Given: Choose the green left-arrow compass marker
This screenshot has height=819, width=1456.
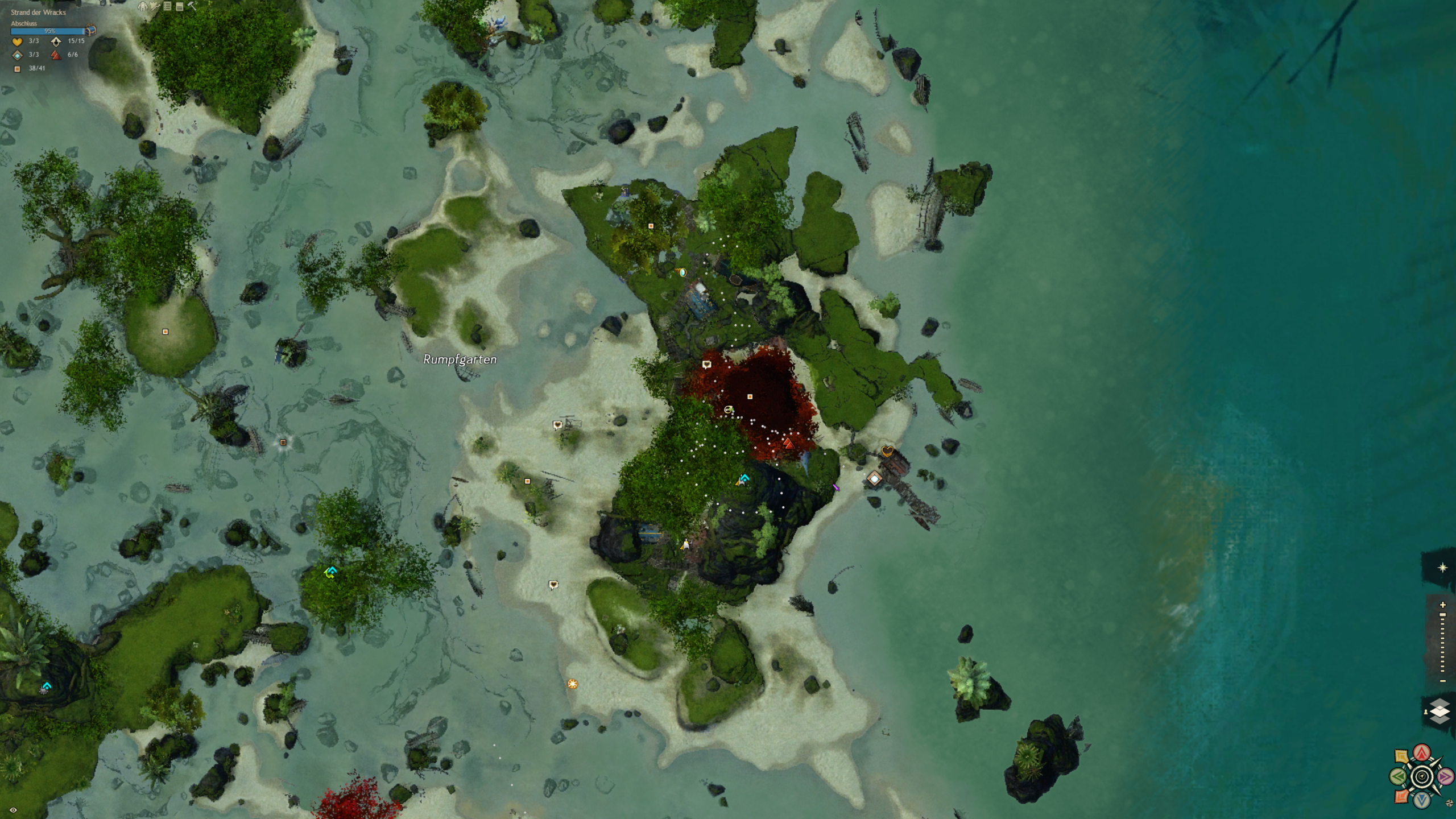Looking at the screenshot, I should (1399, 776).
